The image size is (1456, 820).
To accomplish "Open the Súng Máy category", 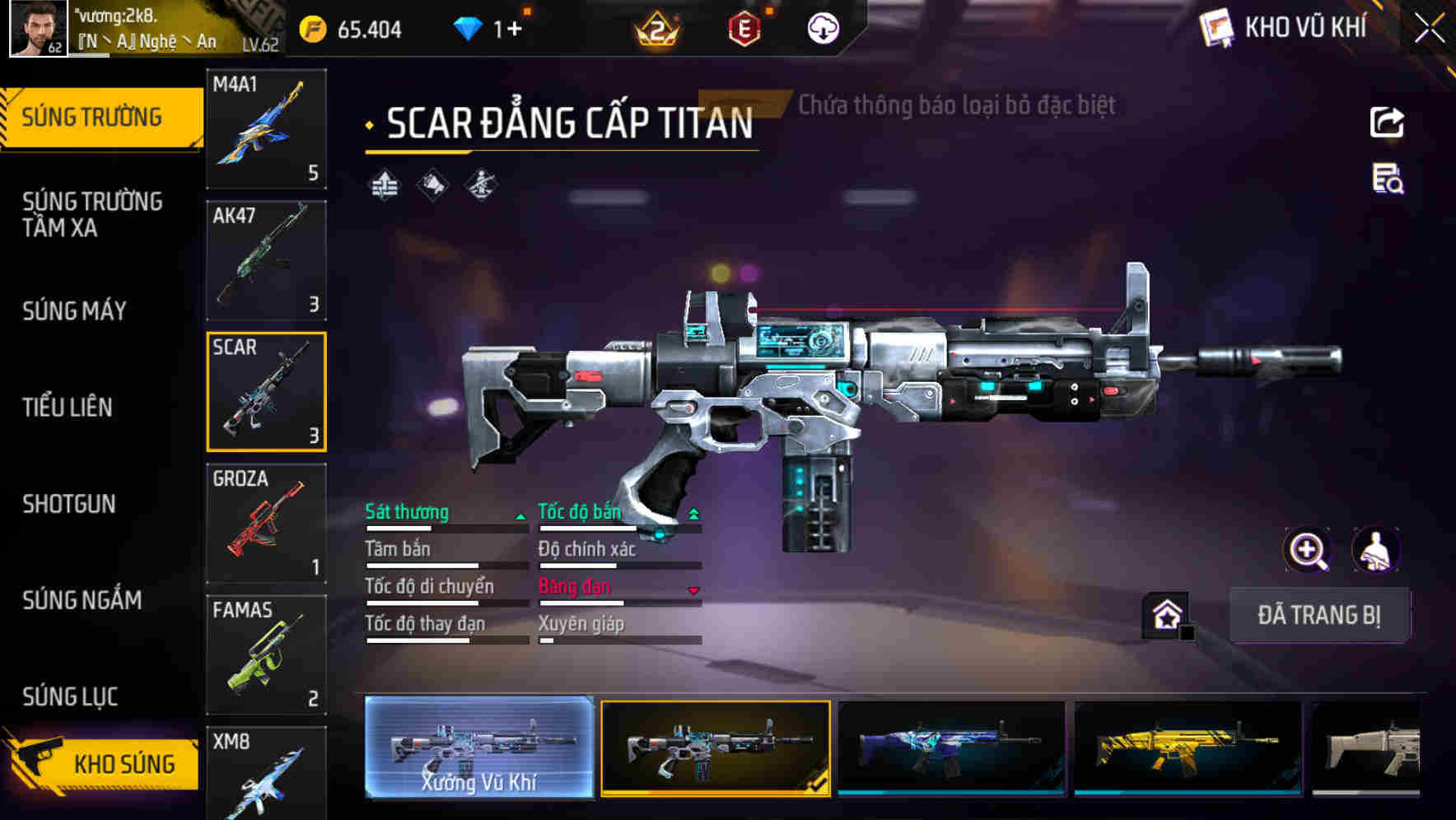I will (x=75, y=310).
